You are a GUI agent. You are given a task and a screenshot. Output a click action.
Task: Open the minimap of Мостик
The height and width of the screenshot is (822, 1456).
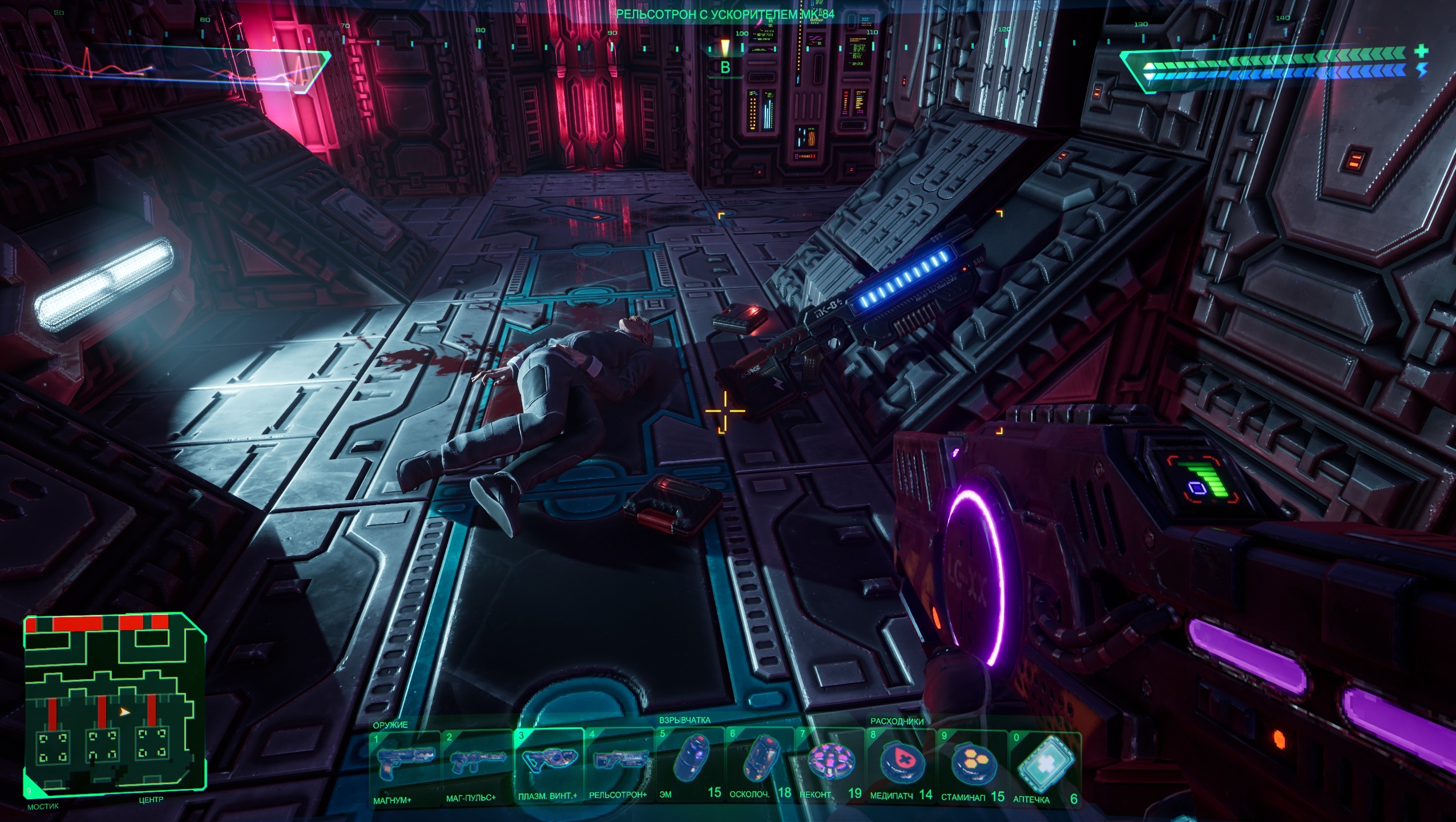tap(114, 707)
